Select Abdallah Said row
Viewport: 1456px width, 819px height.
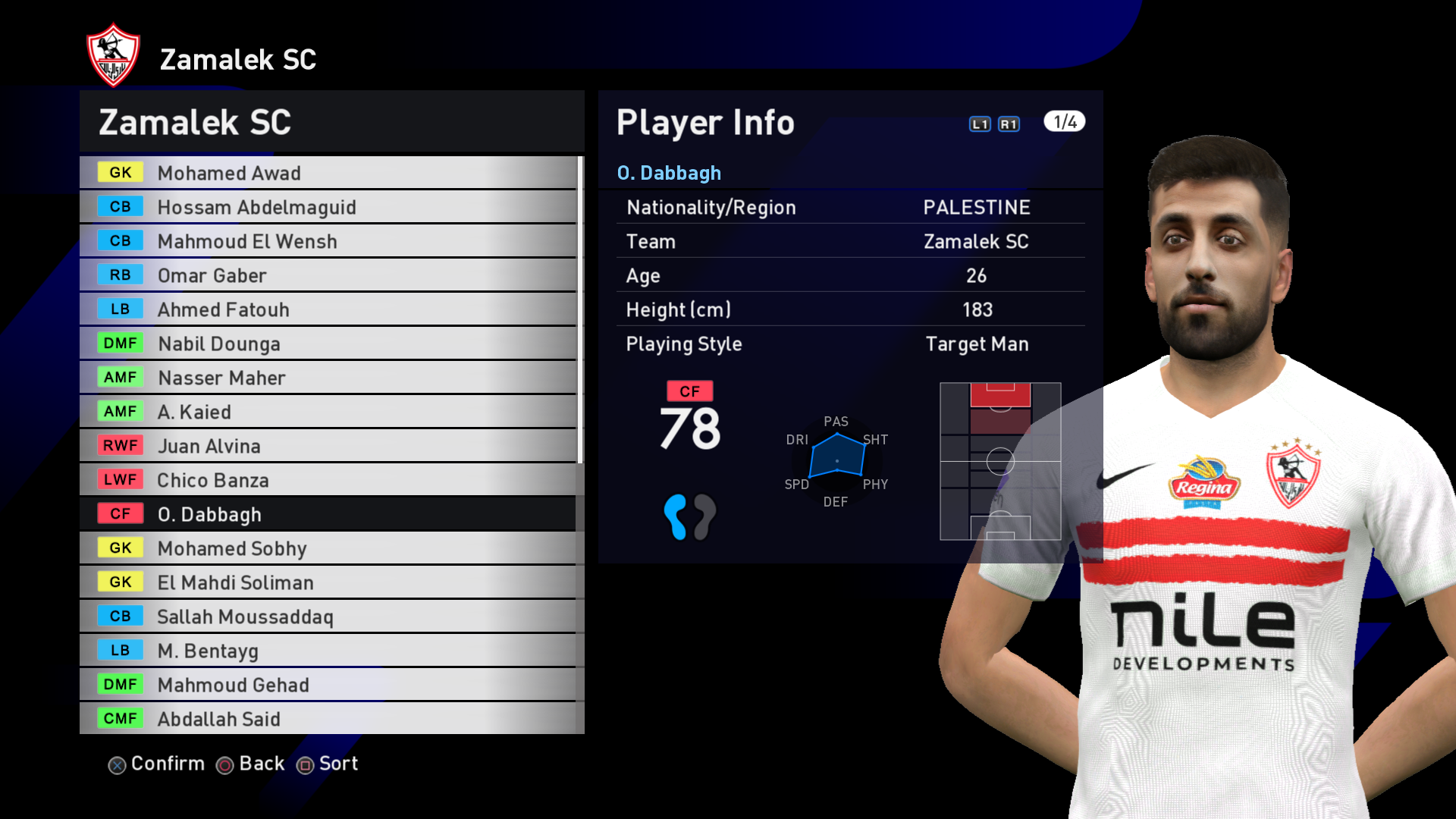[328, 719]
